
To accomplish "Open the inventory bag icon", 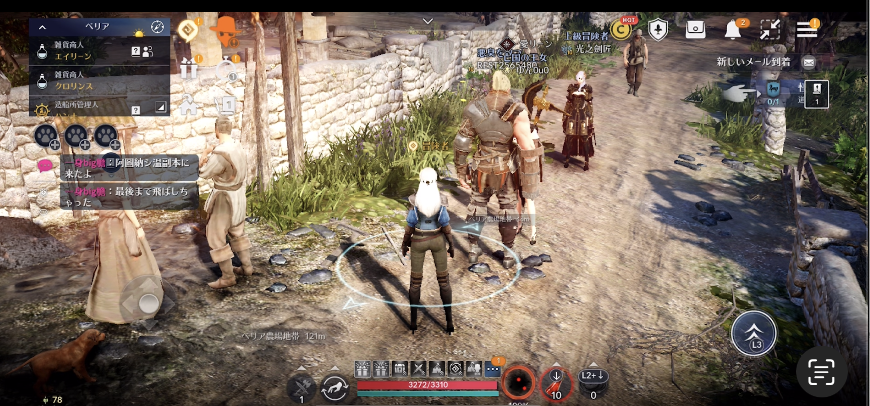I will (695, 29).
